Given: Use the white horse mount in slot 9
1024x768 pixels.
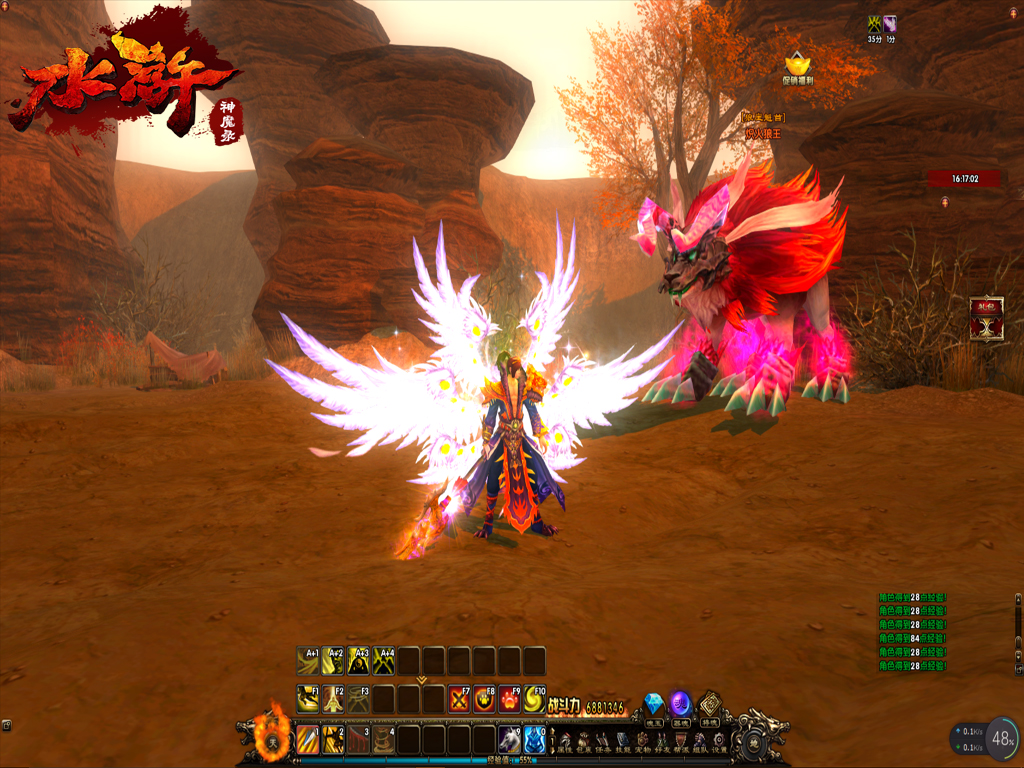Looking at the screenshot, I should click(x=509, y=740).
